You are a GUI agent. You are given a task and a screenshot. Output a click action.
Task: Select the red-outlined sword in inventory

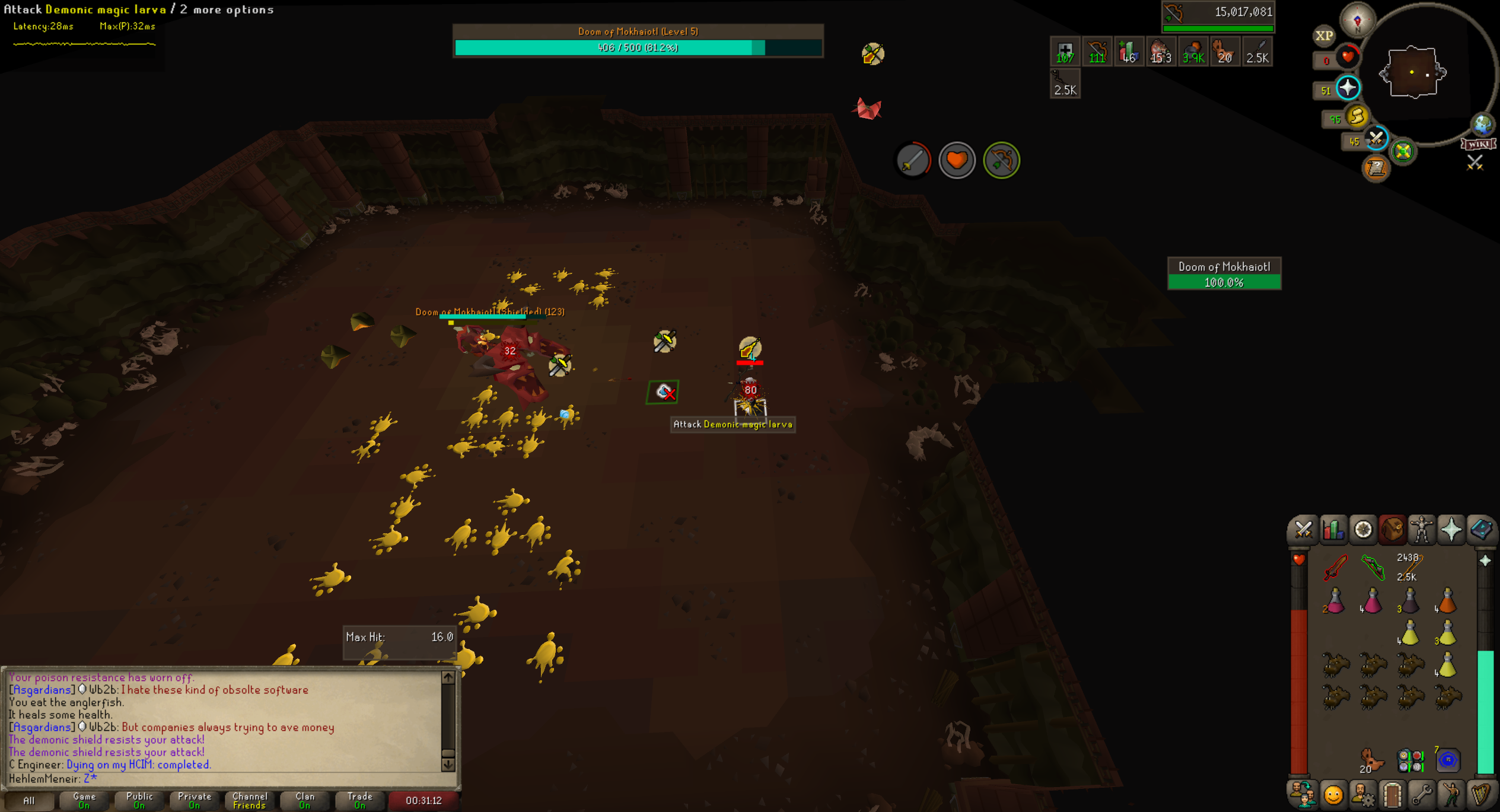click(x=1335, y=567)
